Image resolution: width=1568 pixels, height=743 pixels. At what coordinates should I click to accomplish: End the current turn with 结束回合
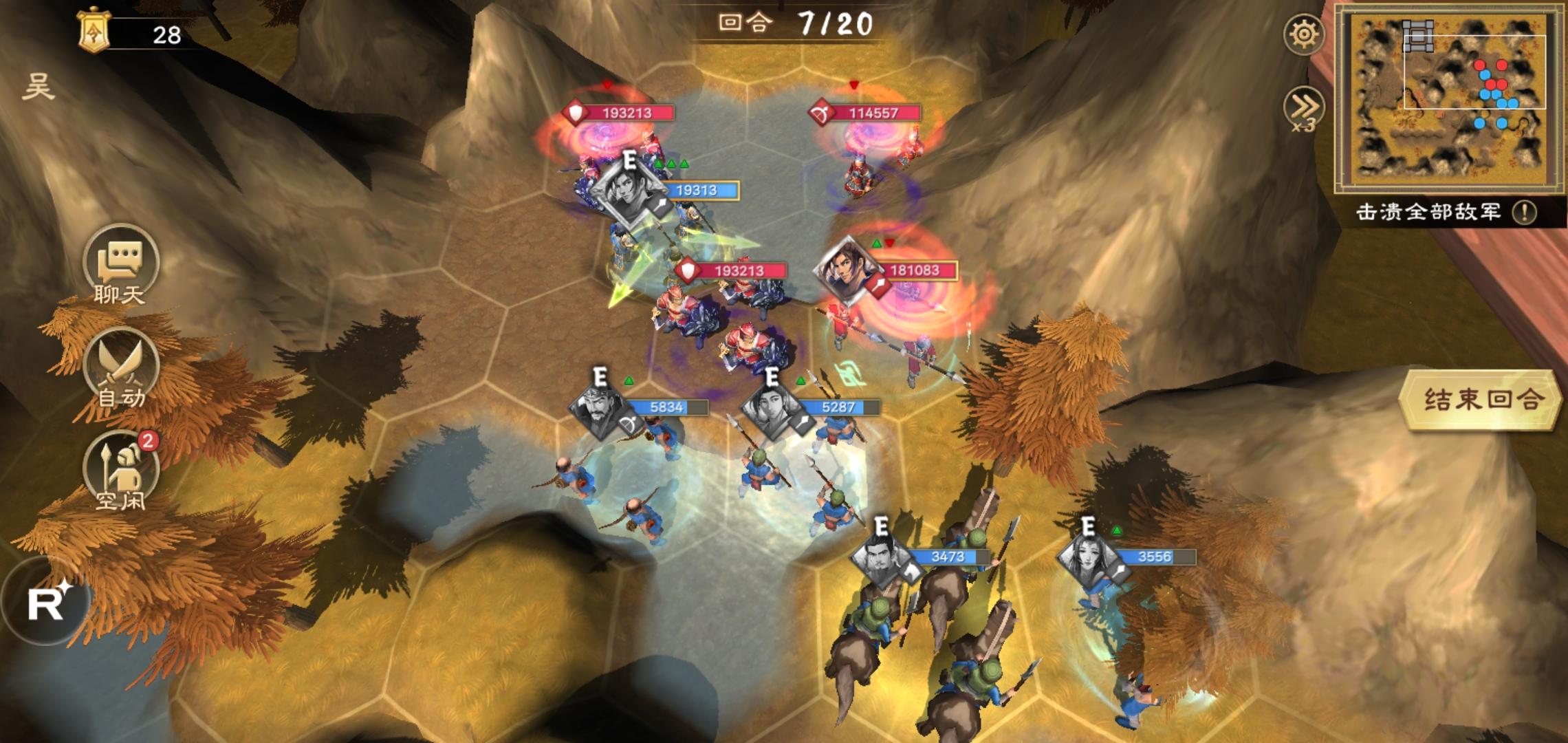(1480, 400)
